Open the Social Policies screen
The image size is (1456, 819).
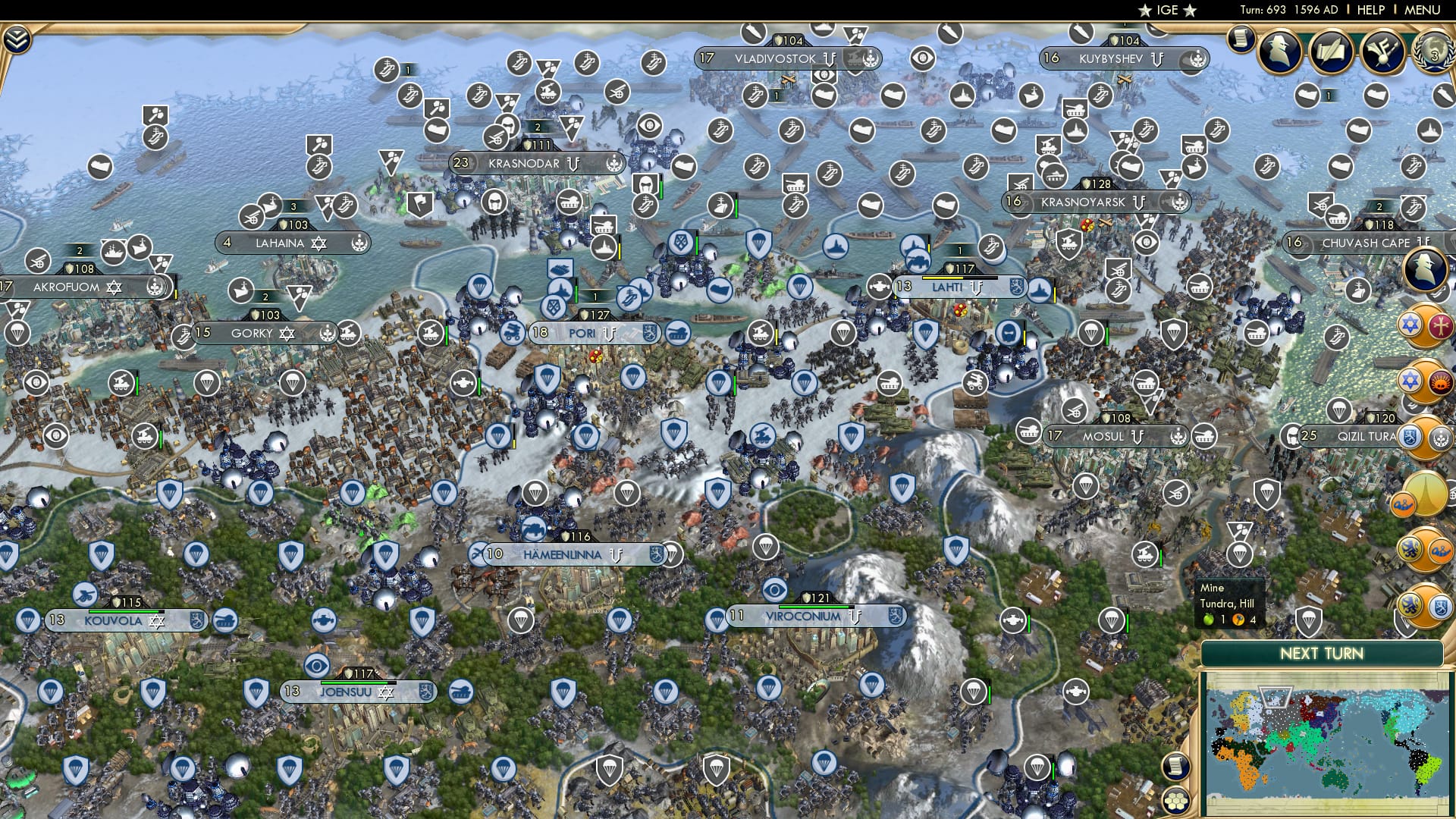(1332, 52)
